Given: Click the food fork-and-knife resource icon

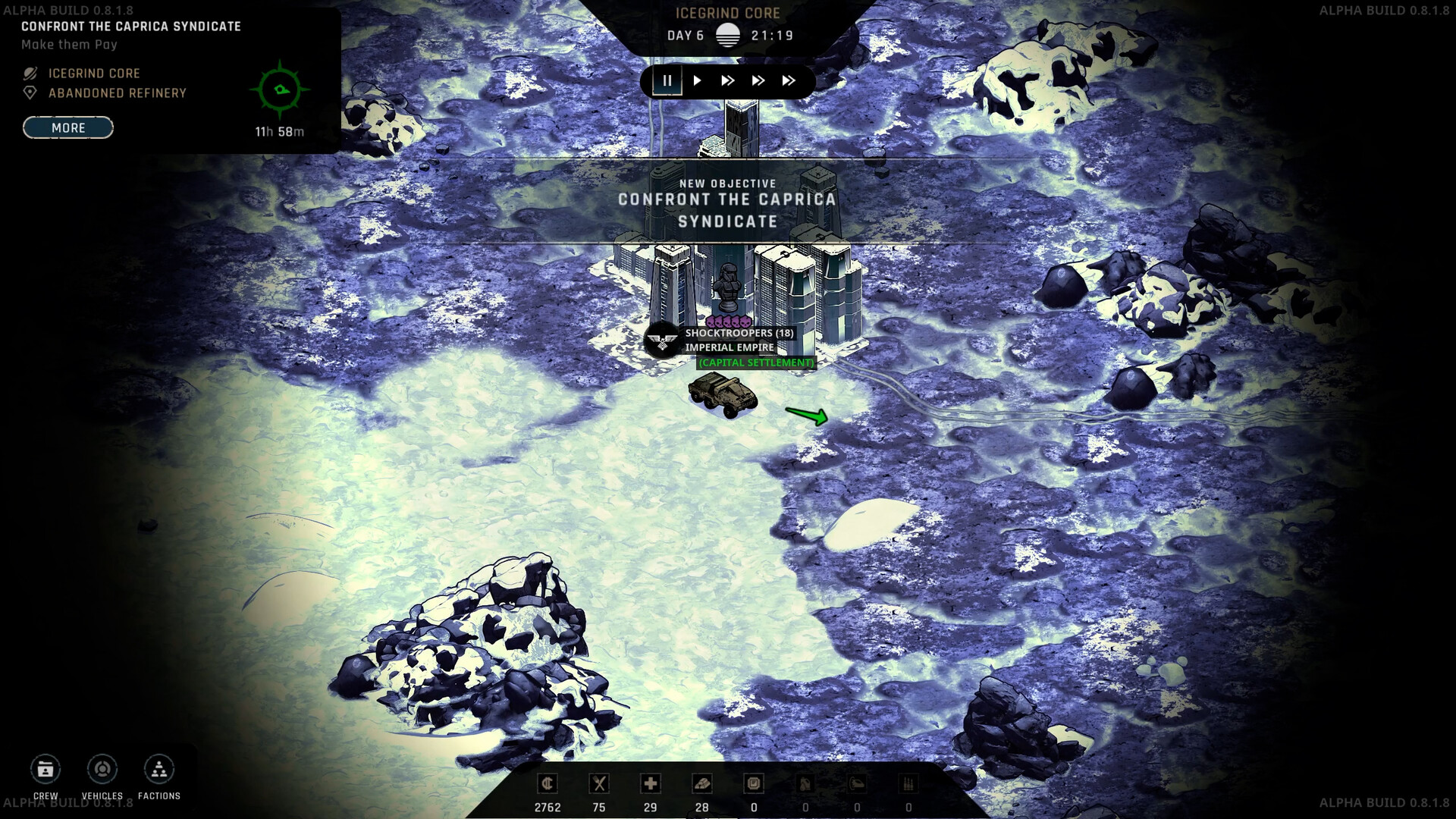Looking at the screenshot, I should click(599, 783).
